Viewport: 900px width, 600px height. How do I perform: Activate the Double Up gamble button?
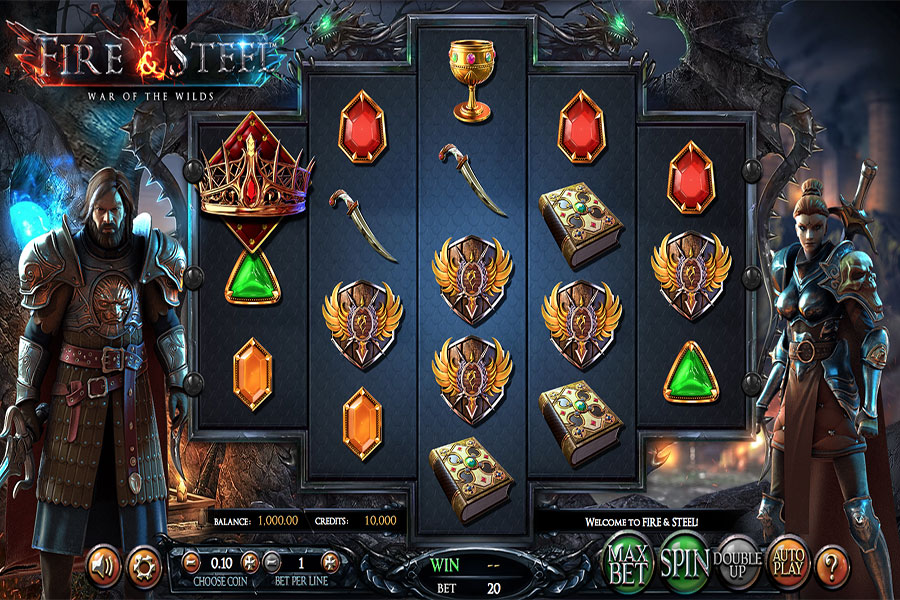pyautogui.click(x=738, y=566)
